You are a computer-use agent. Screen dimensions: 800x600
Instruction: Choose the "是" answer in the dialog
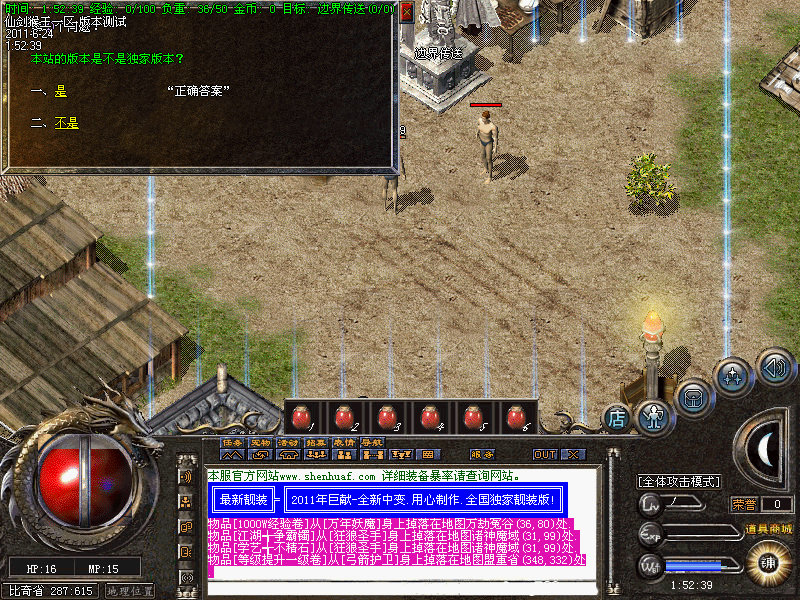tap(60, 91)
